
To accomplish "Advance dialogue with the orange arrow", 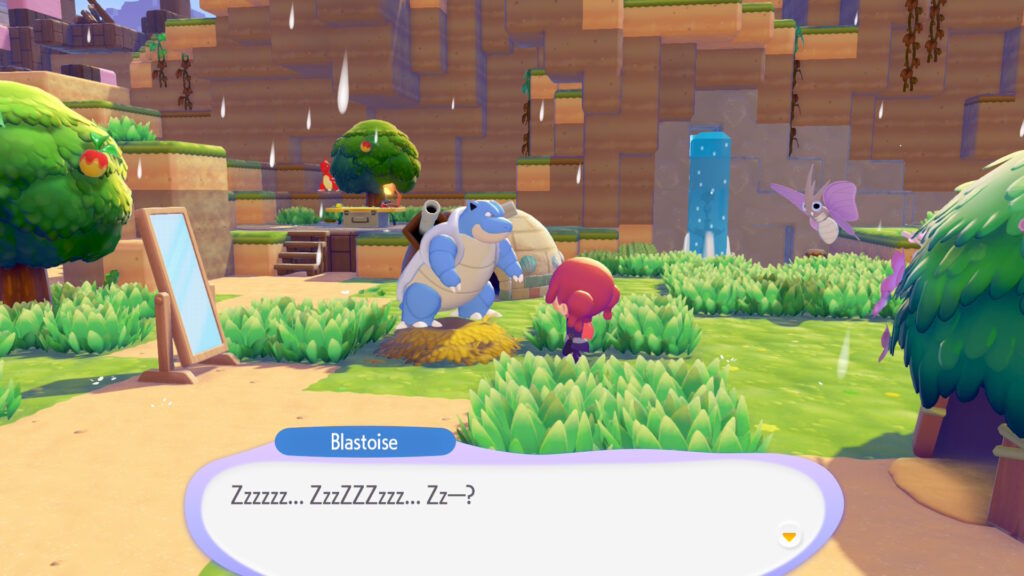I will [789, 537].
